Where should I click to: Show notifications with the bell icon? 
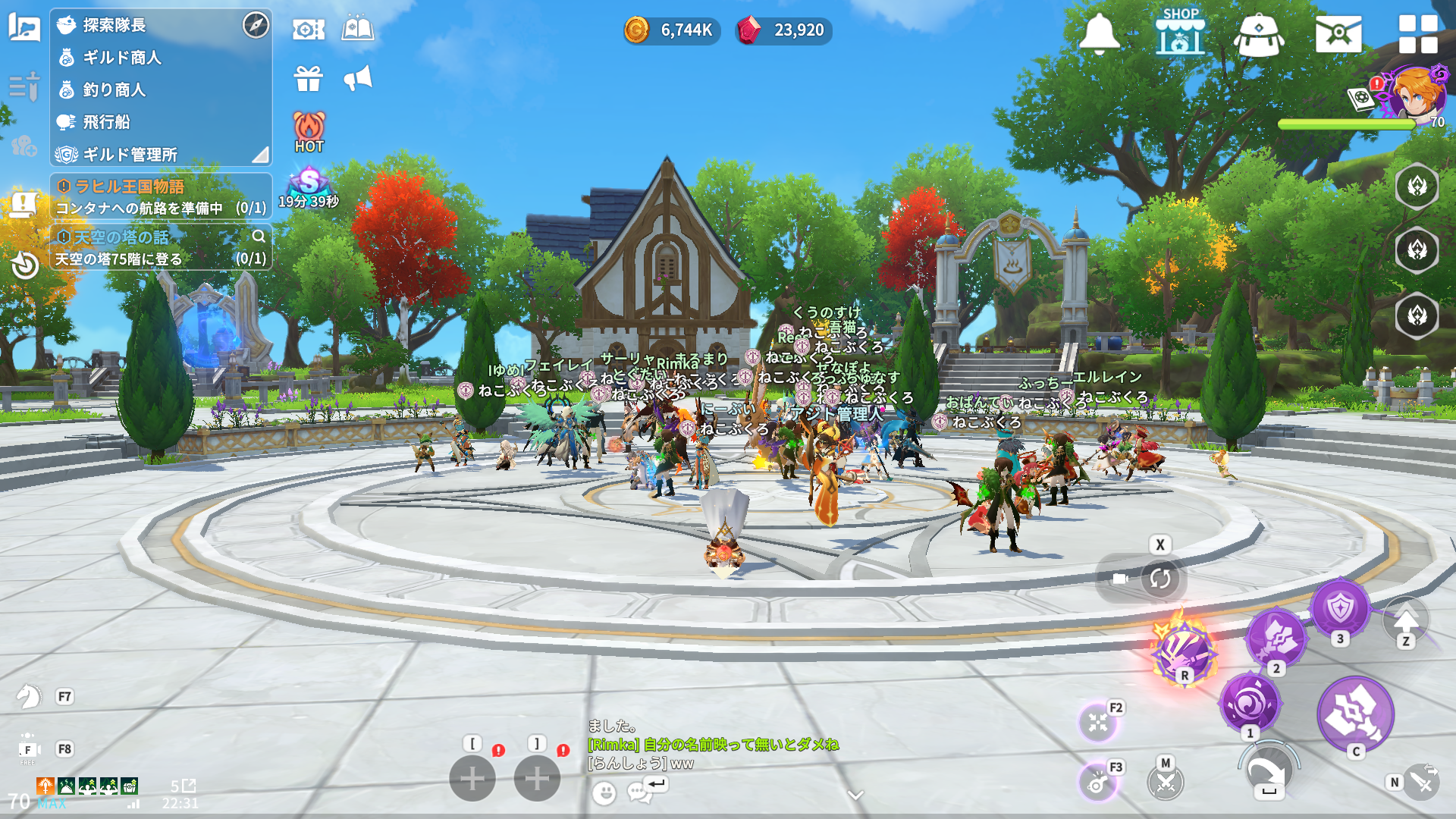point(1099,33)
